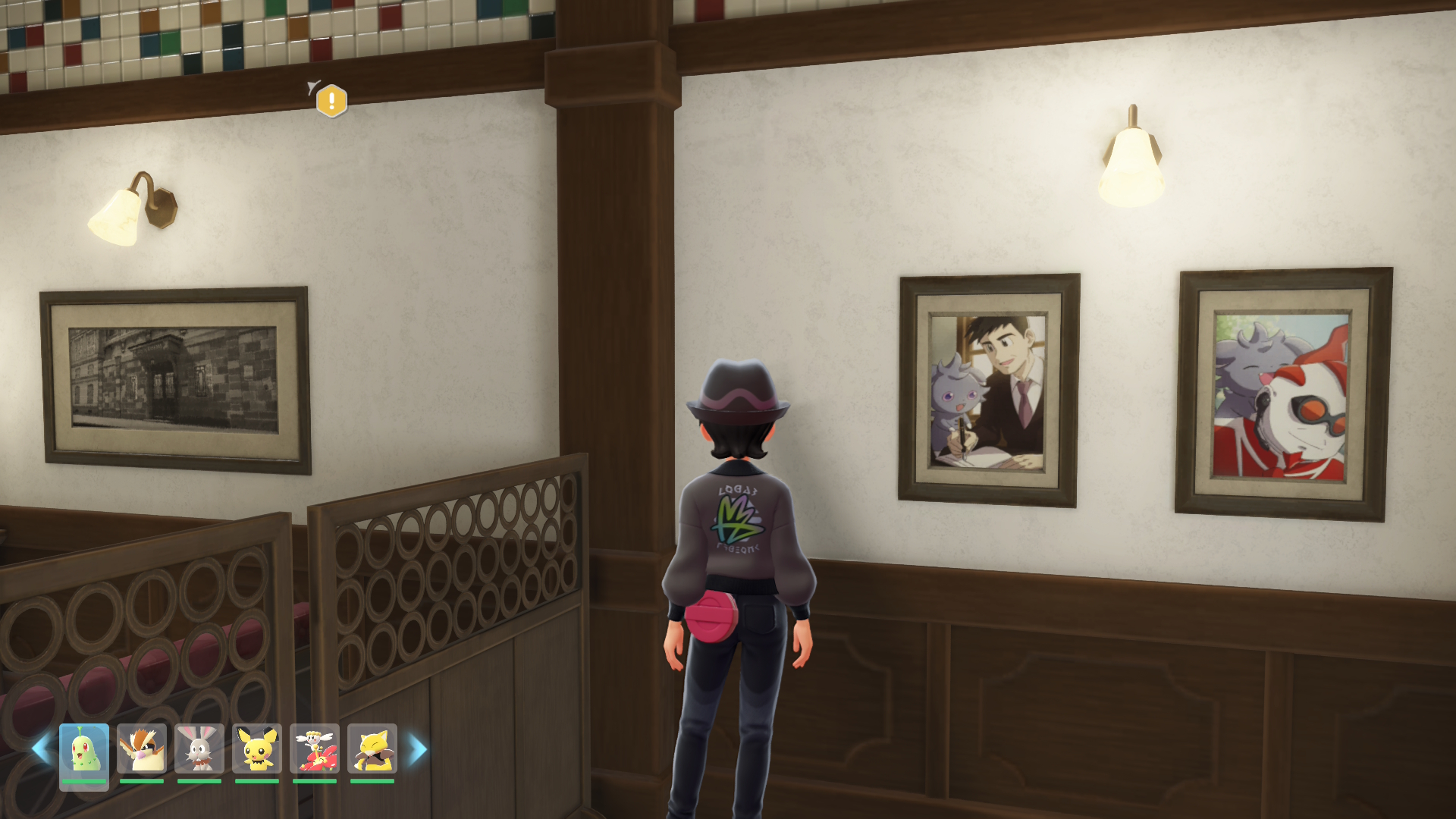This screenshot has width=1456, height=819.
Task: Select Chikorita in the party bar
Action: (84, 749)
